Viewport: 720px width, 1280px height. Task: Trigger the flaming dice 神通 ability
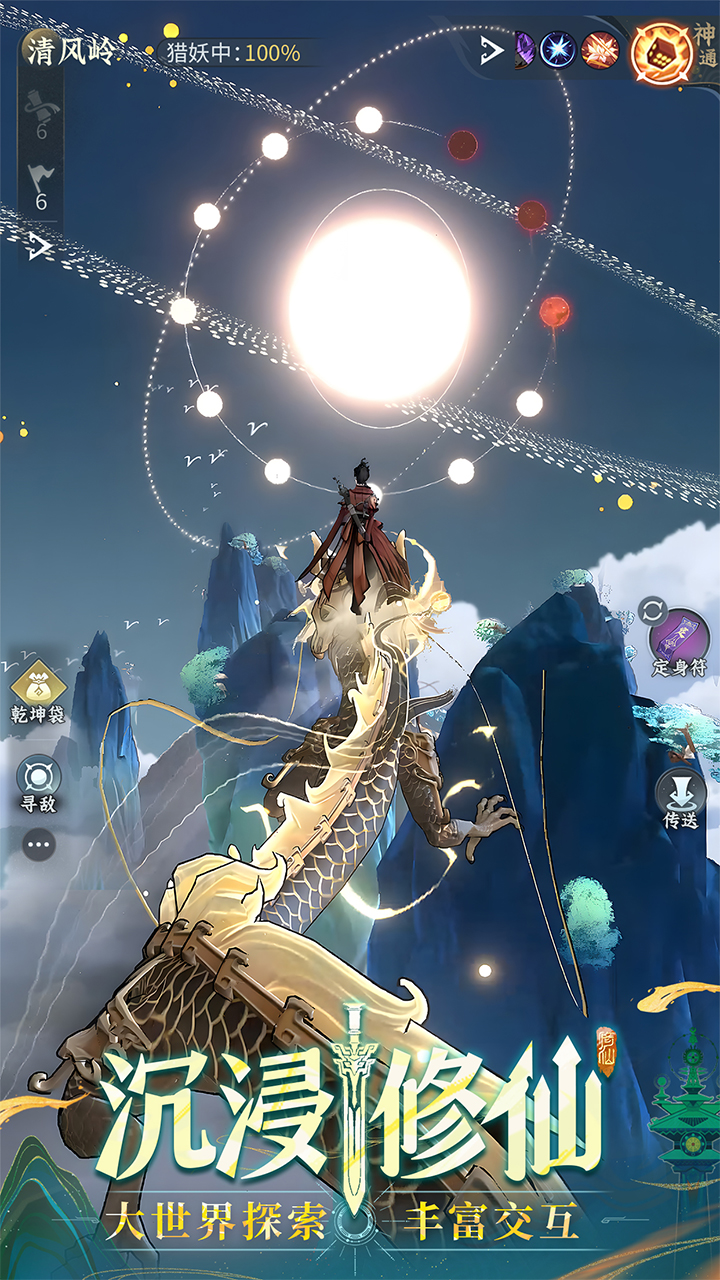662,51
